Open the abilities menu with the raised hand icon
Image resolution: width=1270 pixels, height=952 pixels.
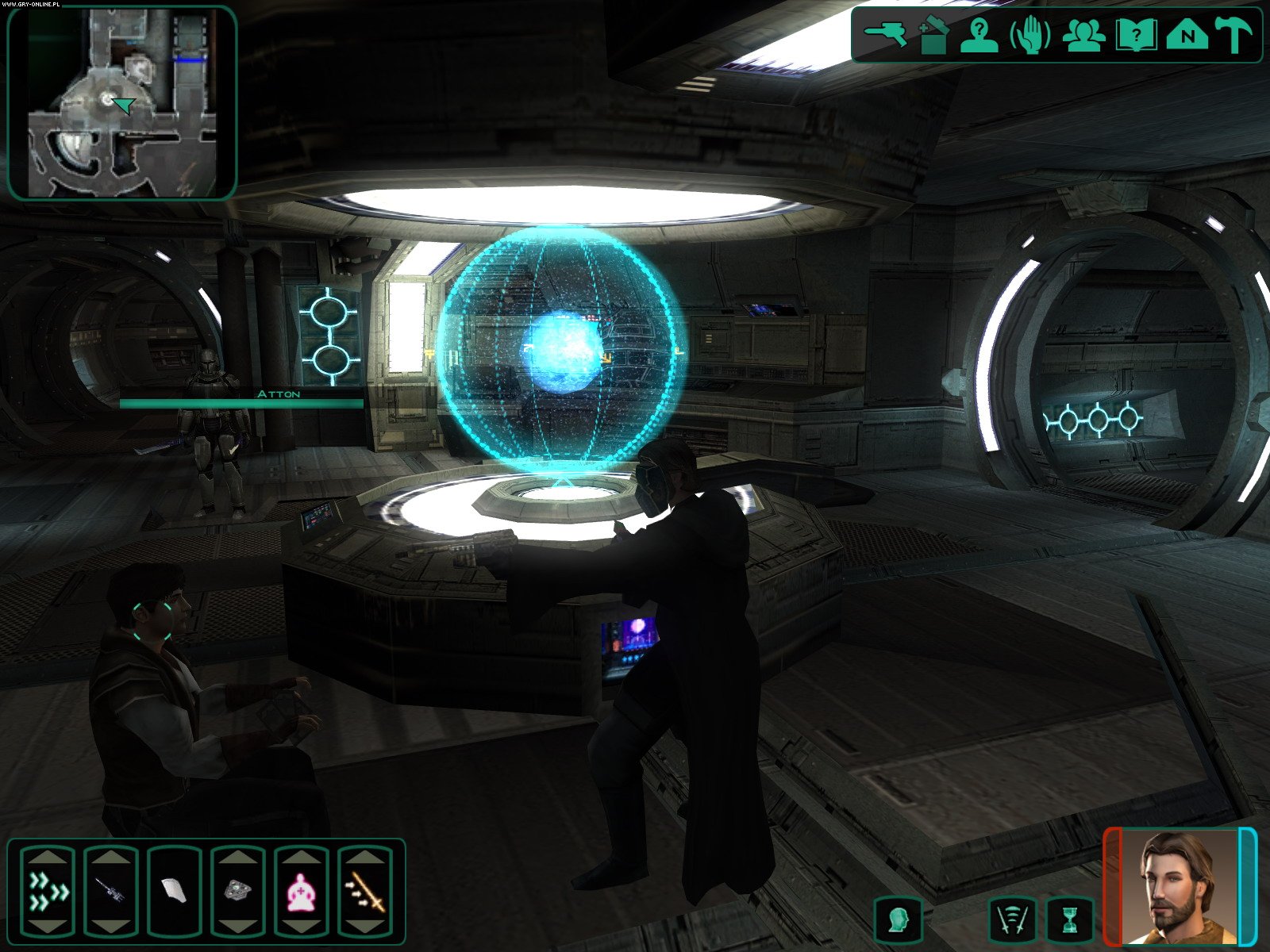pos(1029,35)
